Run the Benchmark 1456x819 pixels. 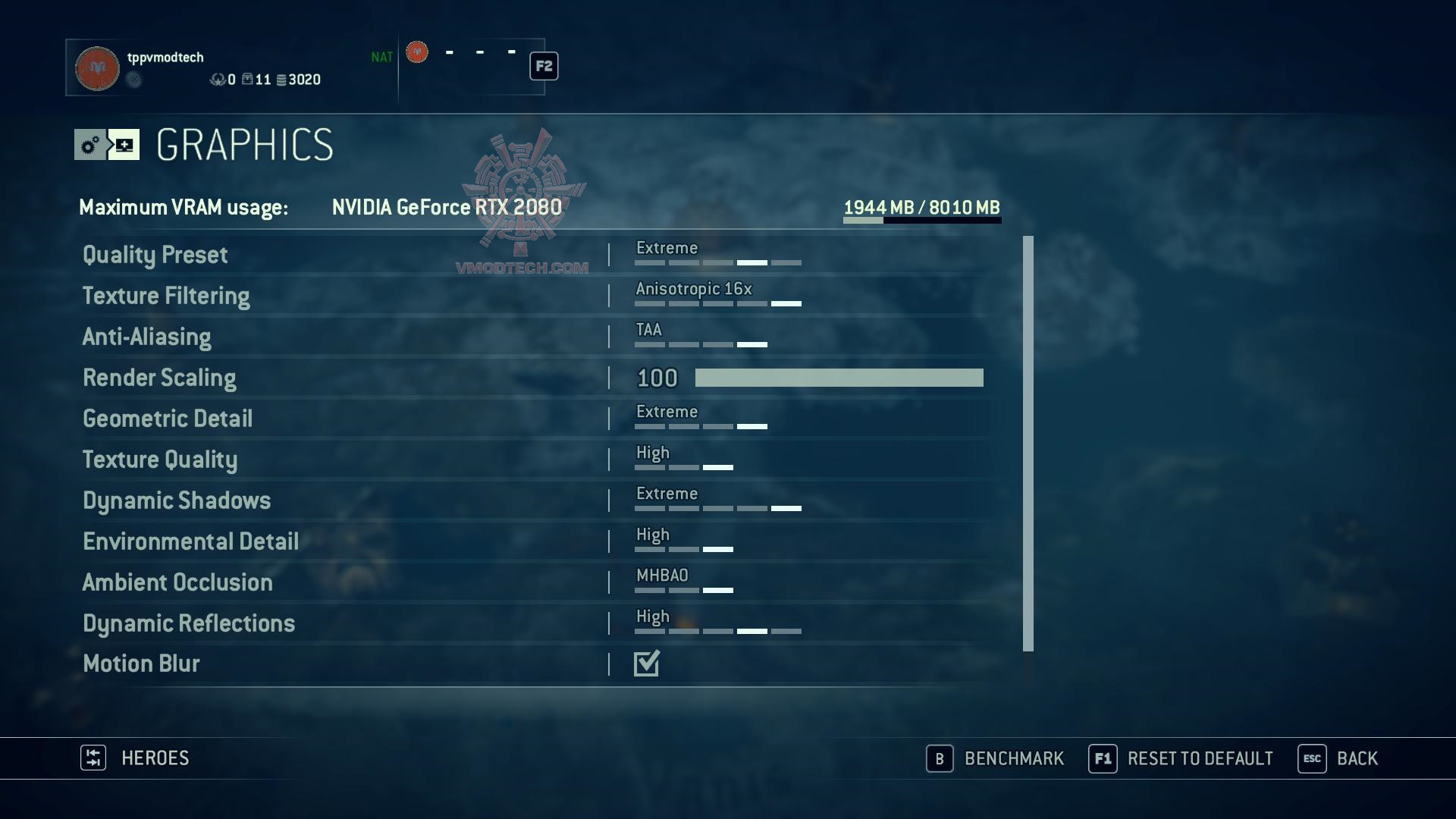[996, 758]
